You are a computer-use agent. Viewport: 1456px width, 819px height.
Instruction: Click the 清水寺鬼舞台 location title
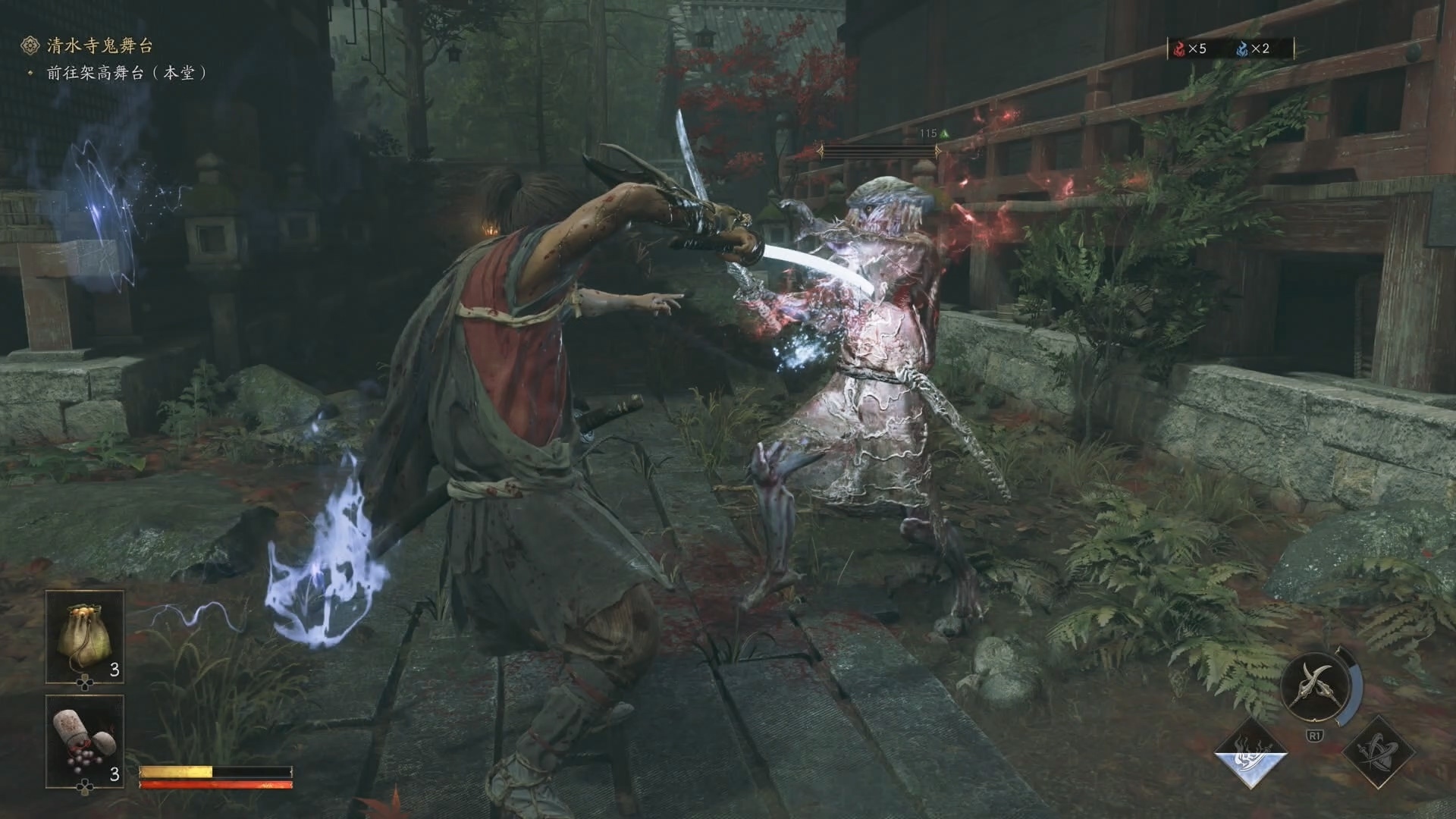(99, 45)
